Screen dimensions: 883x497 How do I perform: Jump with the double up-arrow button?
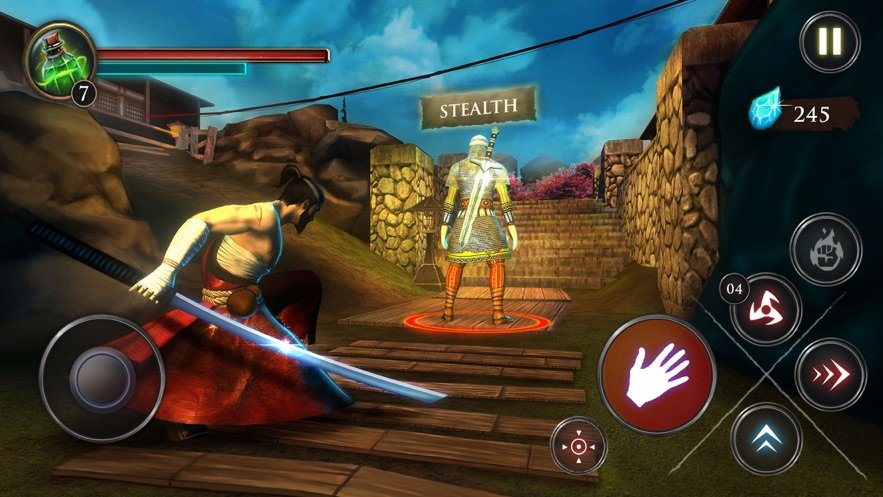coord(766,438)
